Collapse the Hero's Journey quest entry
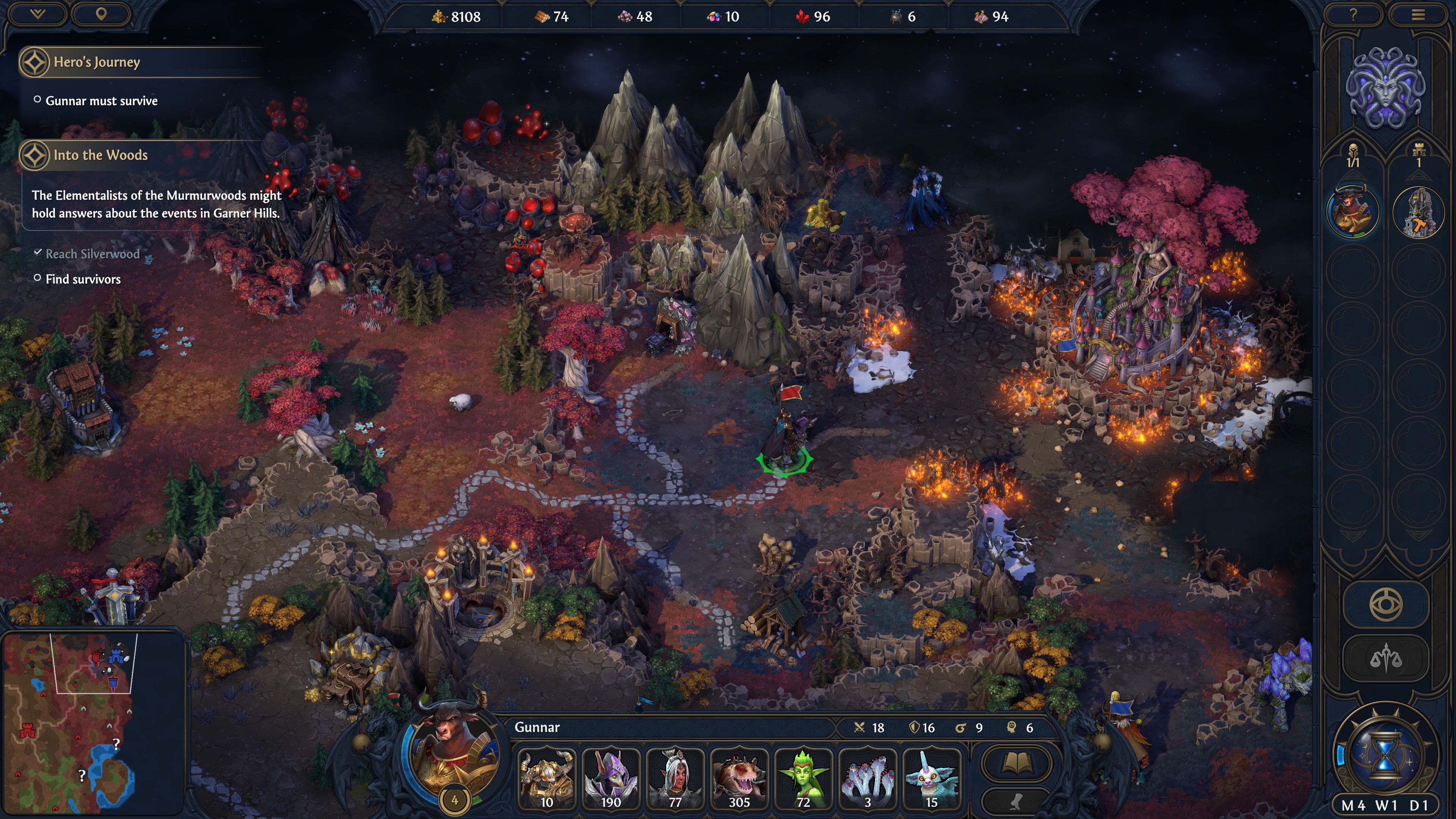 click(35, 62)
